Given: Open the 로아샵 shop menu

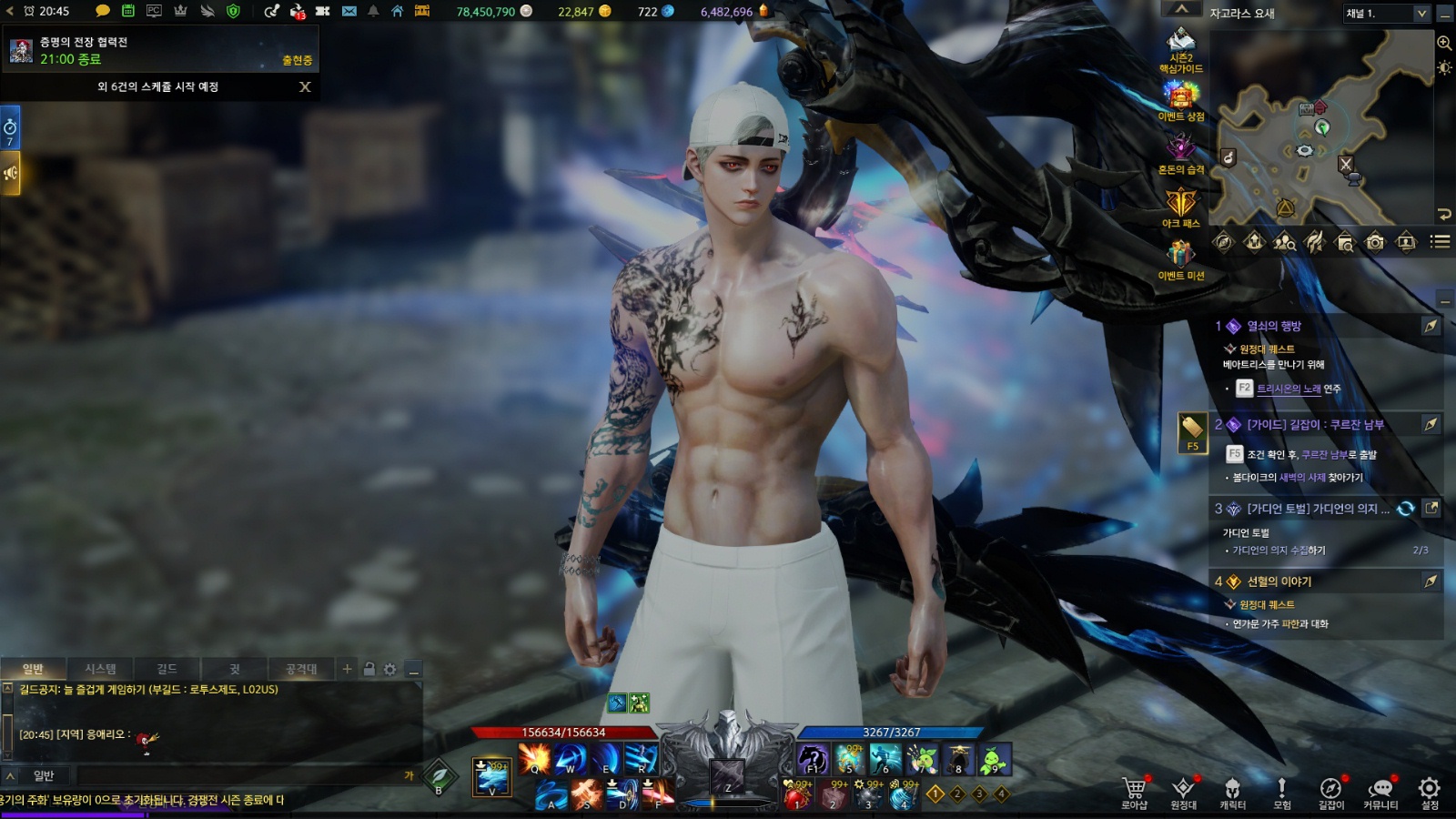Looking at the screenshot, I should (x=1134, y=790).
